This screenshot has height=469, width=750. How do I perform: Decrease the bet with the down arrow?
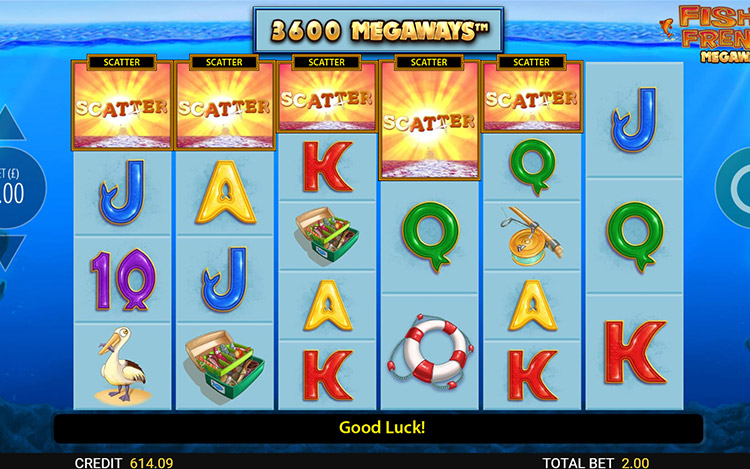point(8,249)
